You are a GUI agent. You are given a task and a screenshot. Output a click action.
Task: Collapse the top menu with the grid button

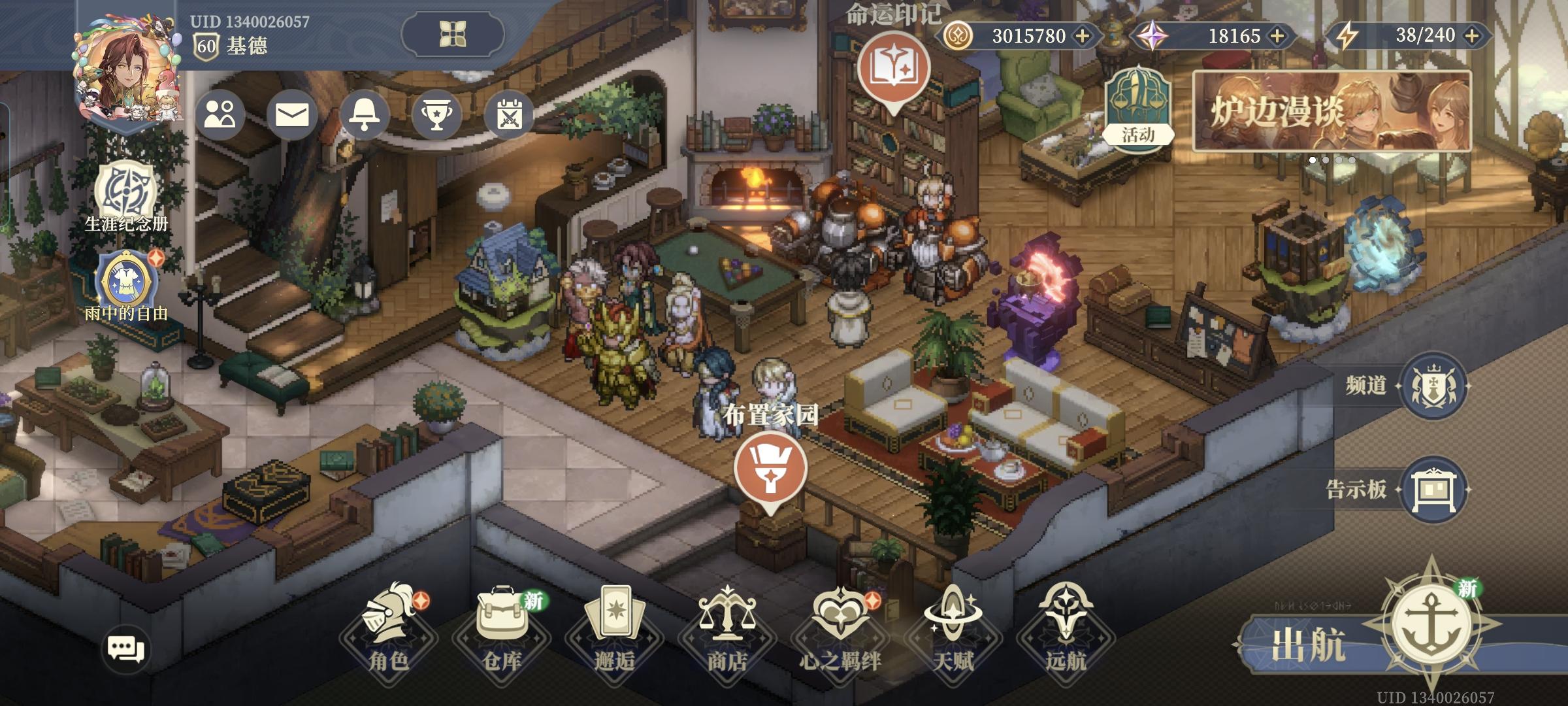coord(452,34)
